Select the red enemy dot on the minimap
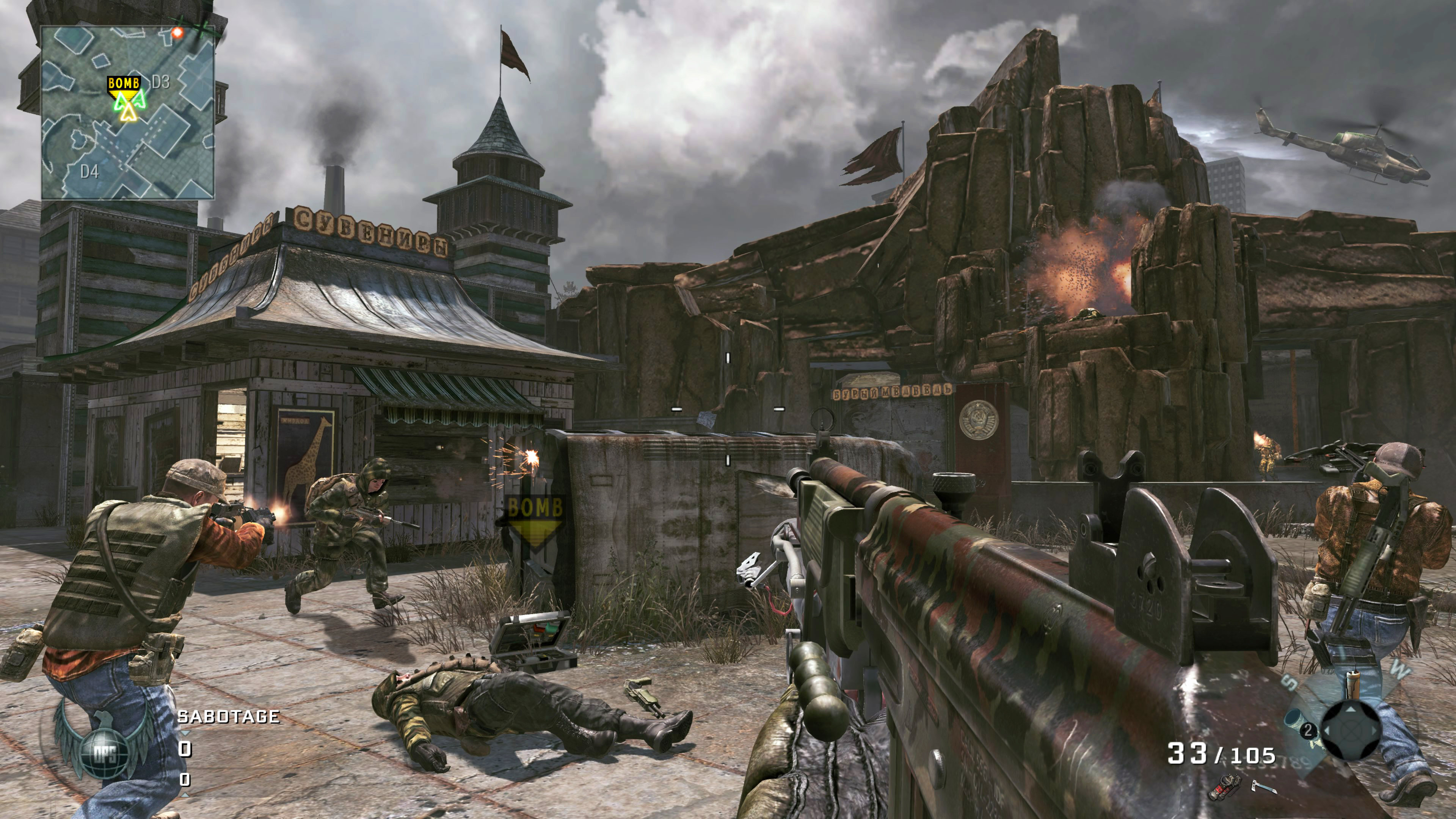 pos(177,32)
